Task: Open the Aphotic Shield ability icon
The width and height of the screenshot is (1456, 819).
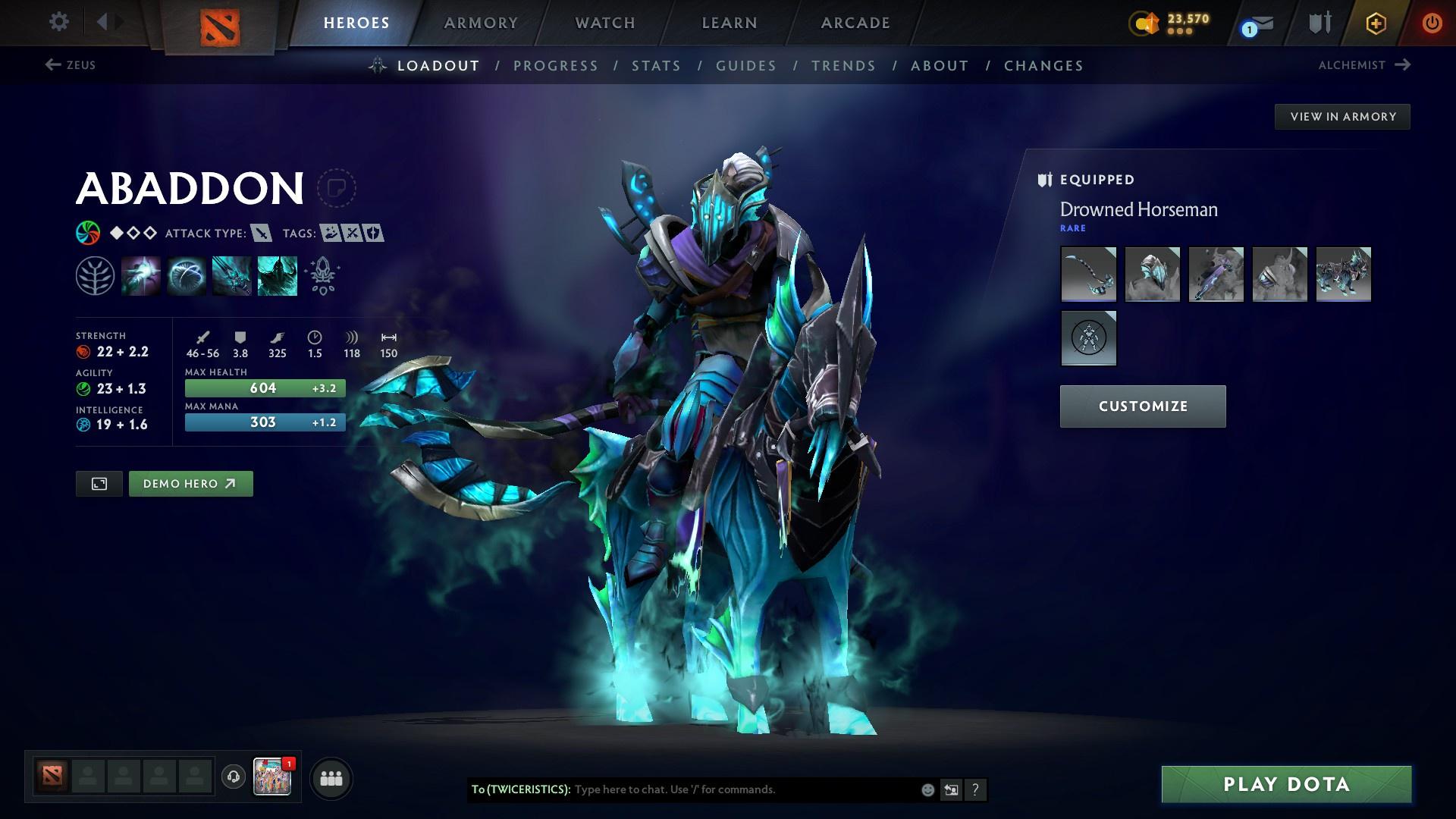Action: click(187, 275)
